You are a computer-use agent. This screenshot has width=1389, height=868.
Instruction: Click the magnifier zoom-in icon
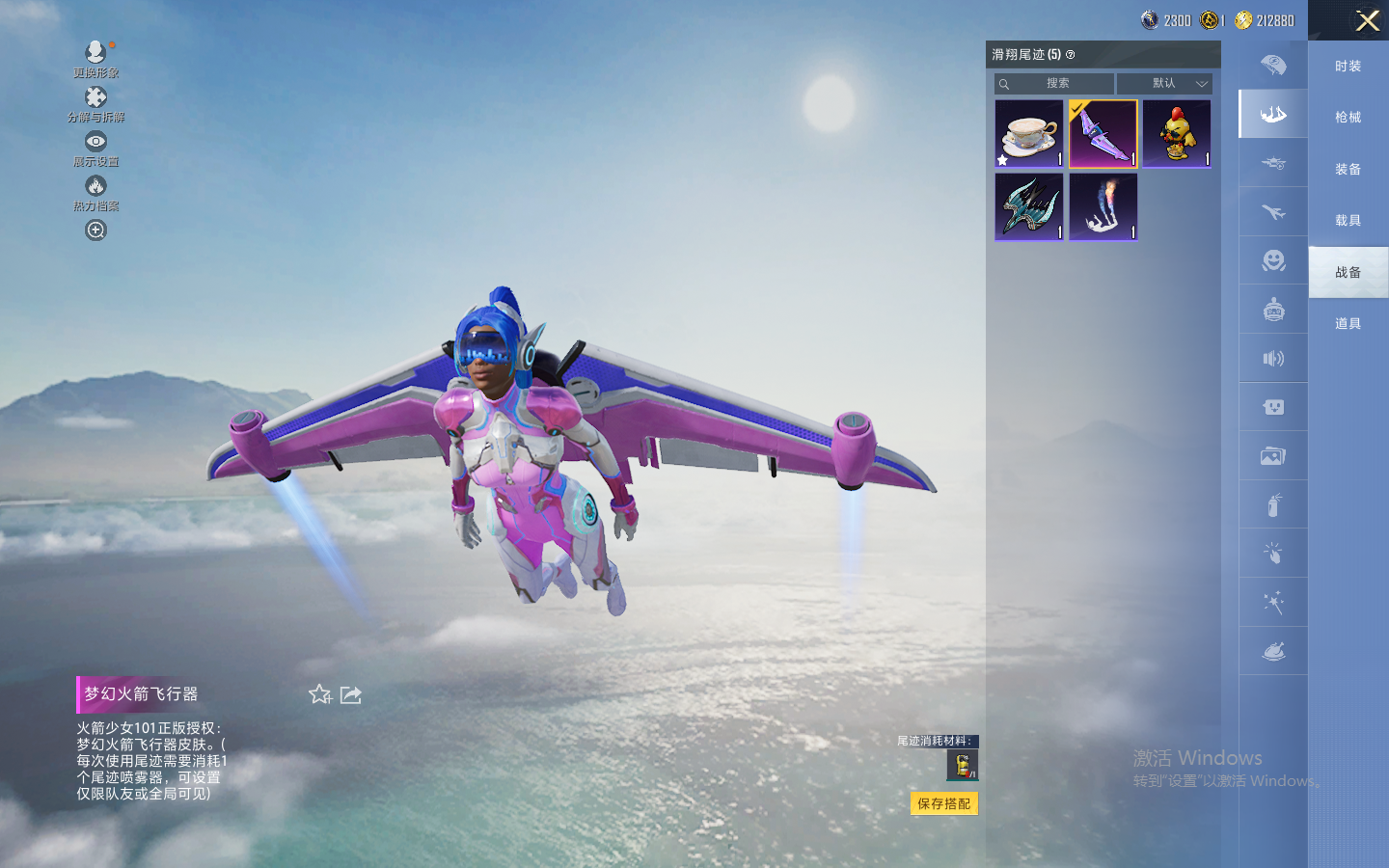coord(95,231)
